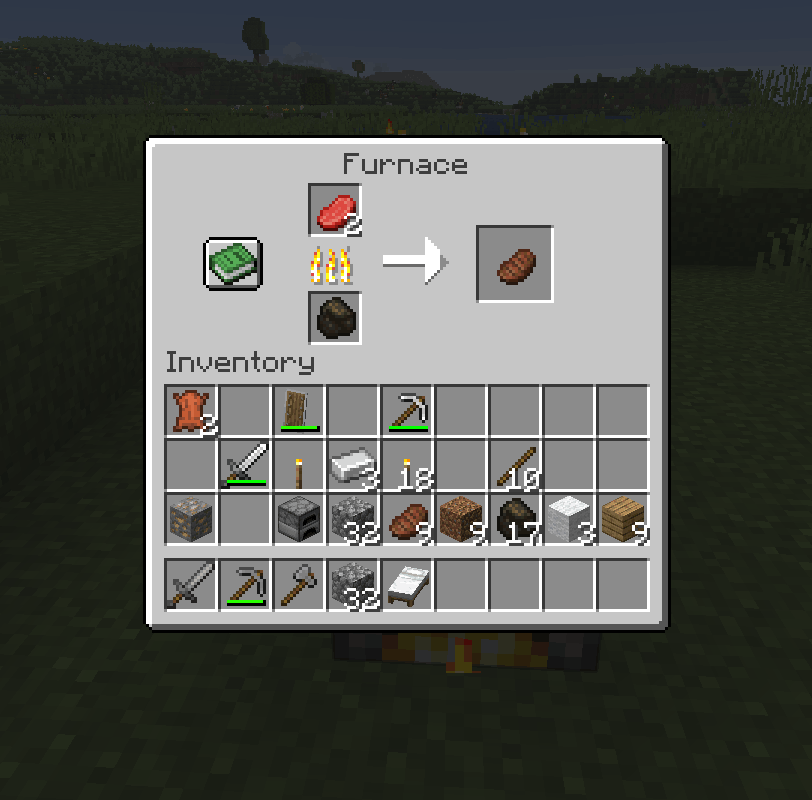Select the stack of 3 iron ingots

point(353,465)
